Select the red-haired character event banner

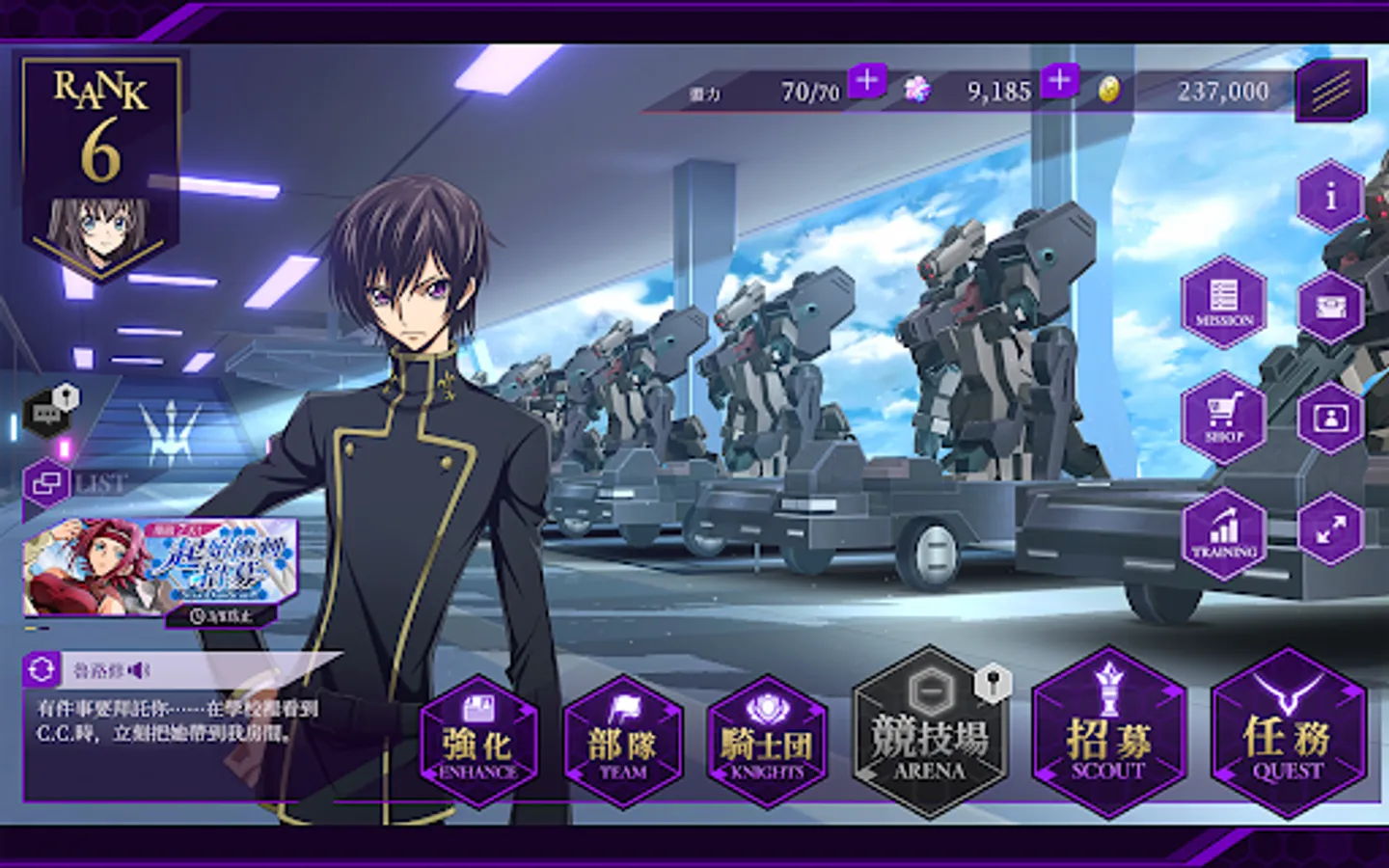159,569
